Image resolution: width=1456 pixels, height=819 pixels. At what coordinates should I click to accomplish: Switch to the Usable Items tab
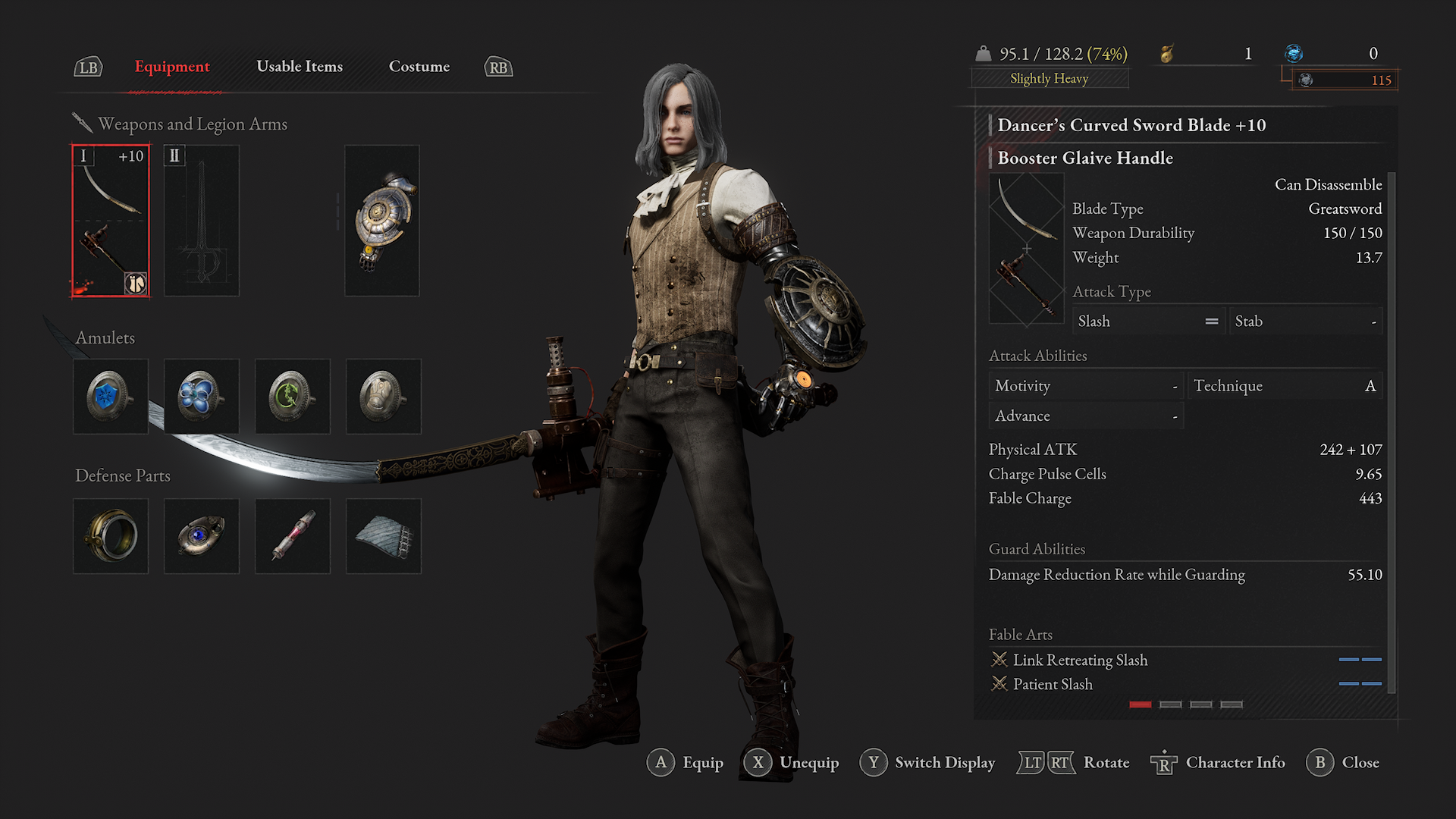pyautogui.click(x=300, y=67)
